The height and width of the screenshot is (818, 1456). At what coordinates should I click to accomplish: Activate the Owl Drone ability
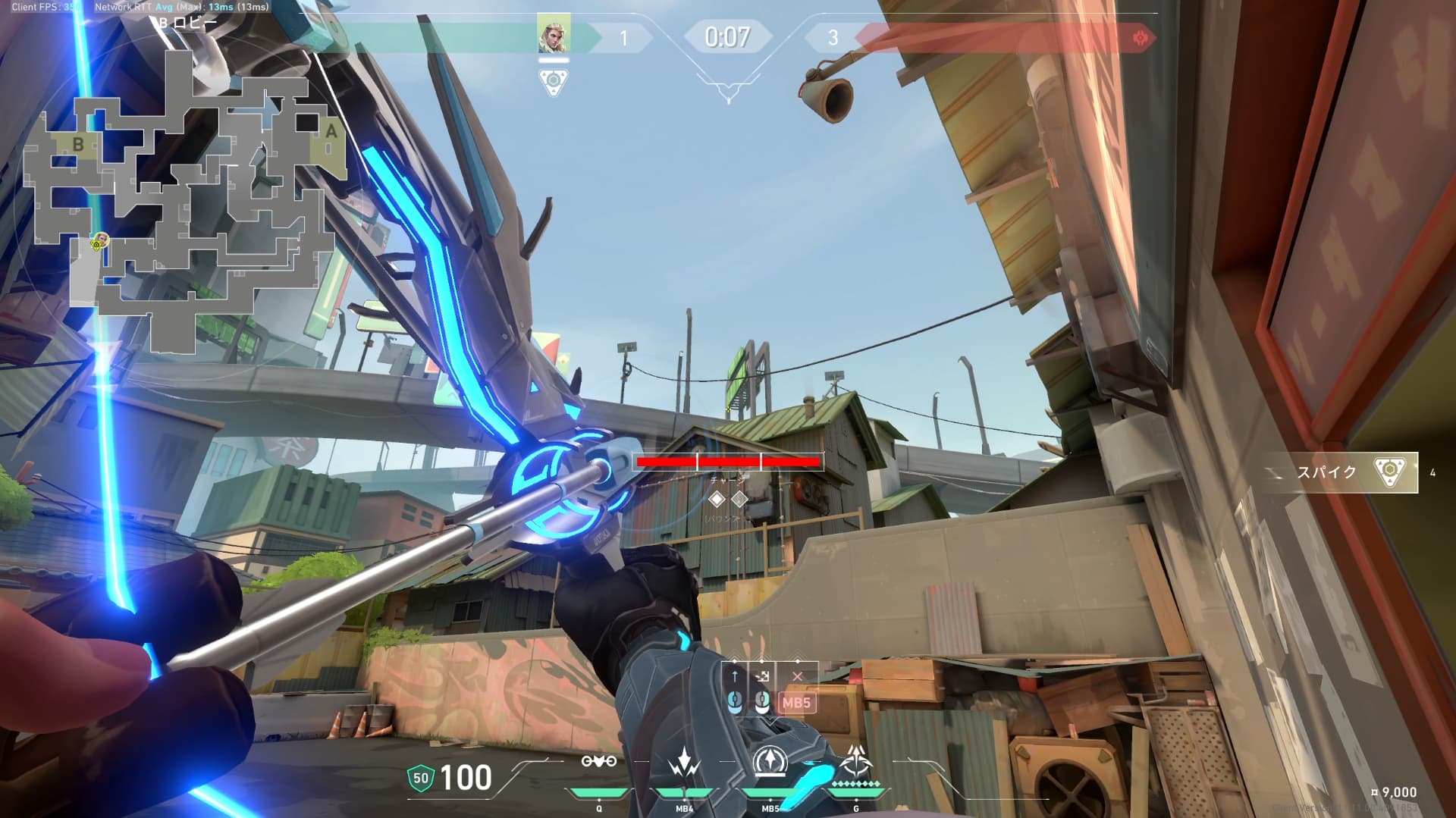[598, 761]
